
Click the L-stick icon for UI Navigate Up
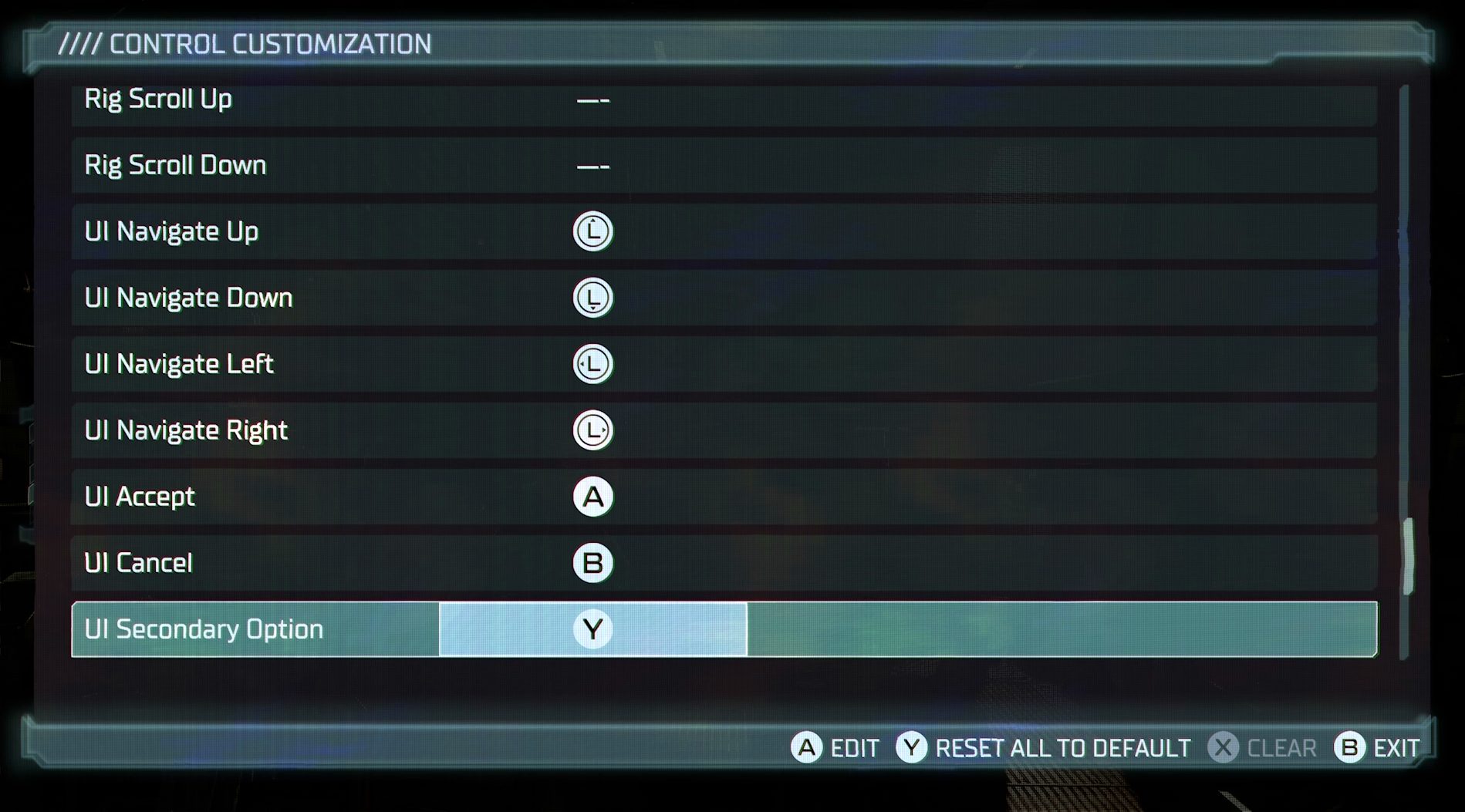(x=592, y=231)
